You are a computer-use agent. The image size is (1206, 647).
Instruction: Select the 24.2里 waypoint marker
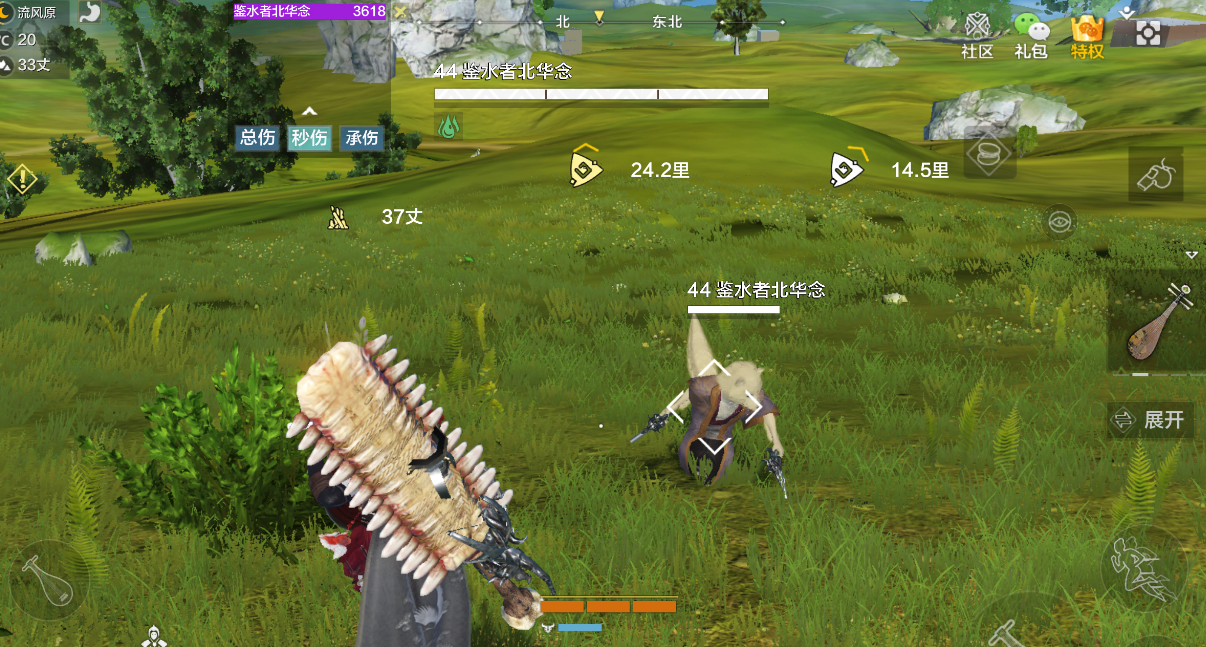585,168
